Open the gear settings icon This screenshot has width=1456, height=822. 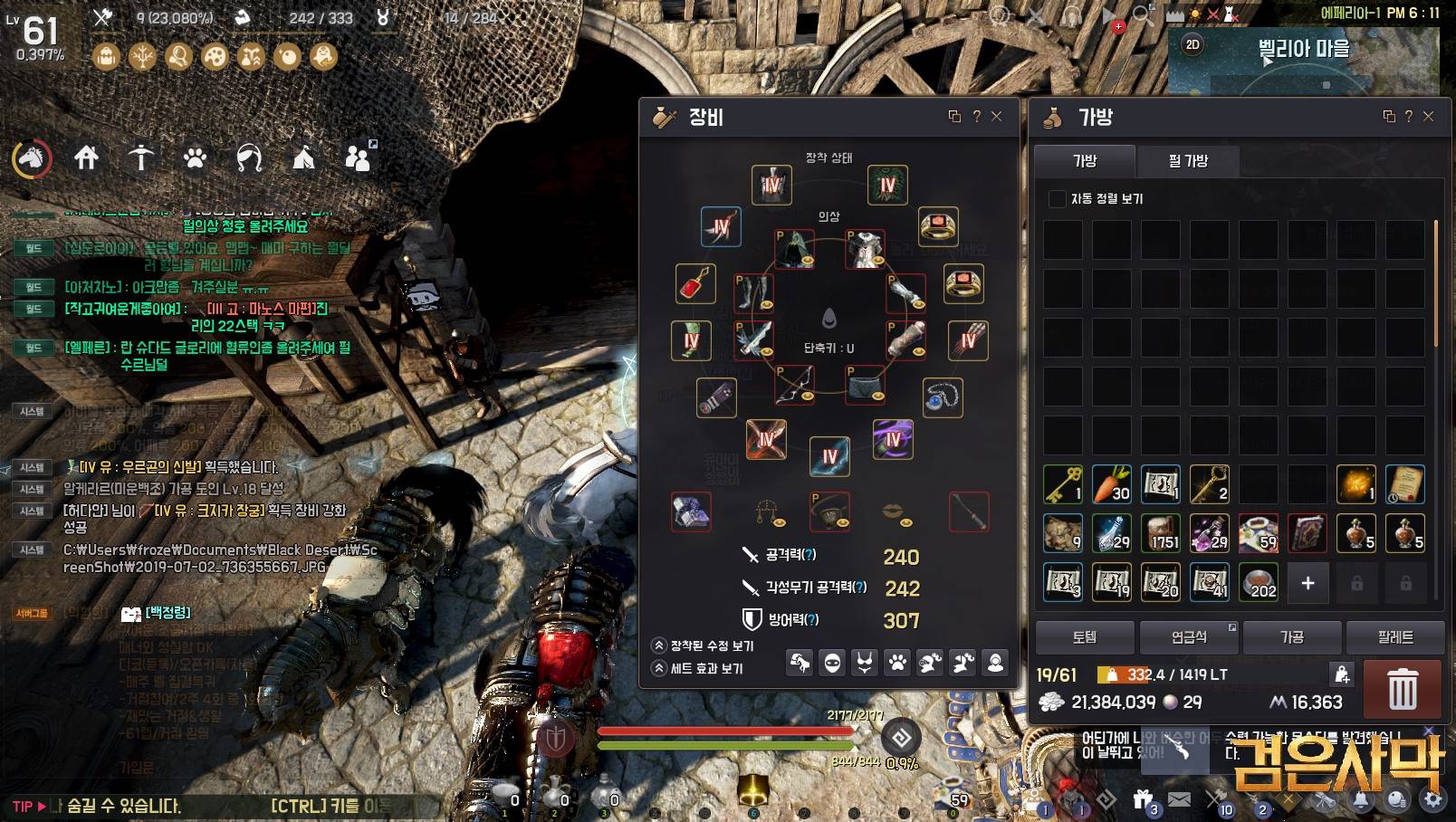tap(1432, 799)
